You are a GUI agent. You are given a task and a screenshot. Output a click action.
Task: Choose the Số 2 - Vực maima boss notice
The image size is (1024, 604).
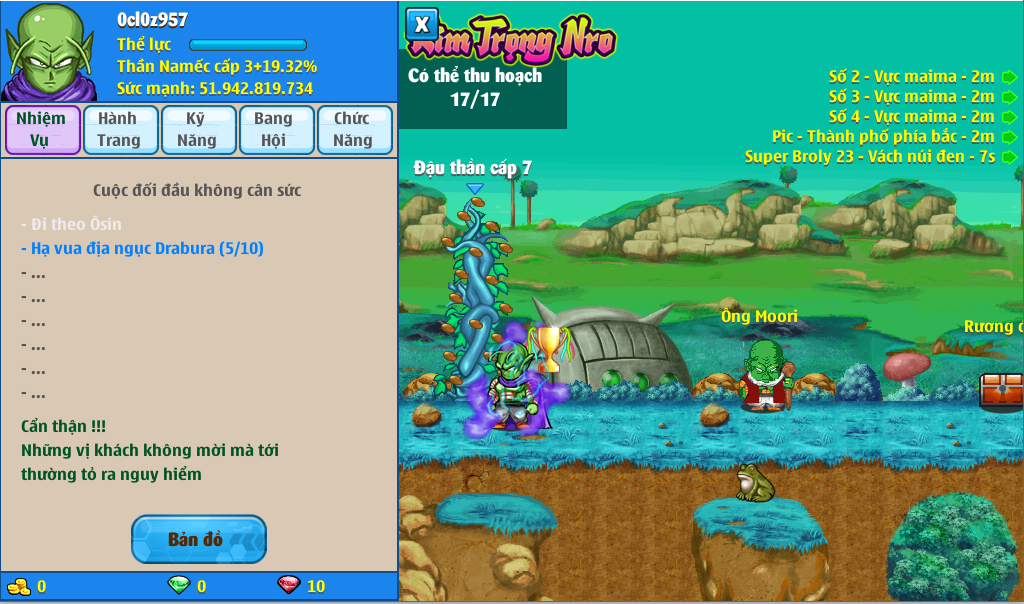tap(911, 77)
